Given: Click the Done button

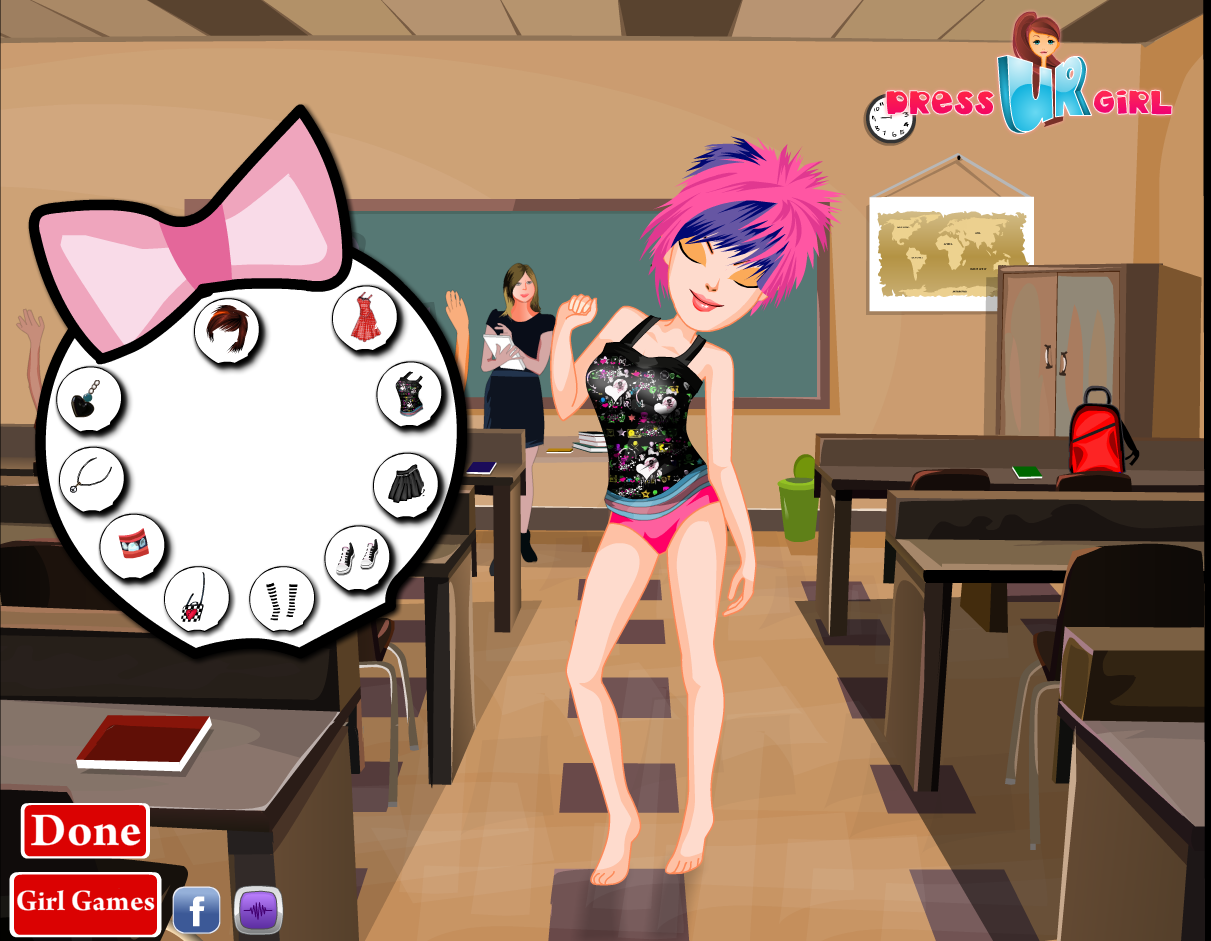Looking at the screenshot, I should click(x=85, y=831).
